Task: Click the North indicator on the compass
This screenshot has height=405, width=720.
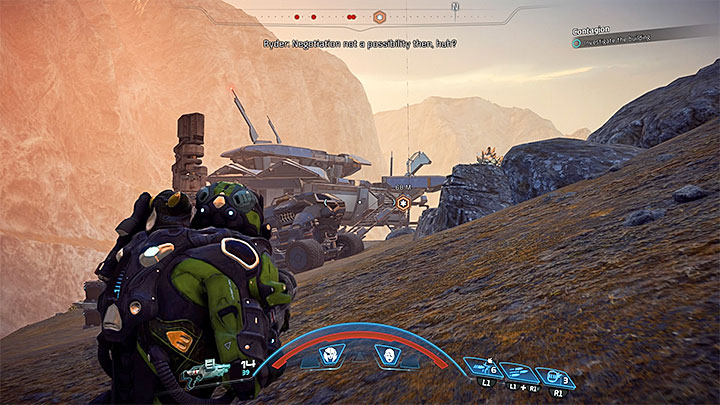Action: (x=455, y=6)
